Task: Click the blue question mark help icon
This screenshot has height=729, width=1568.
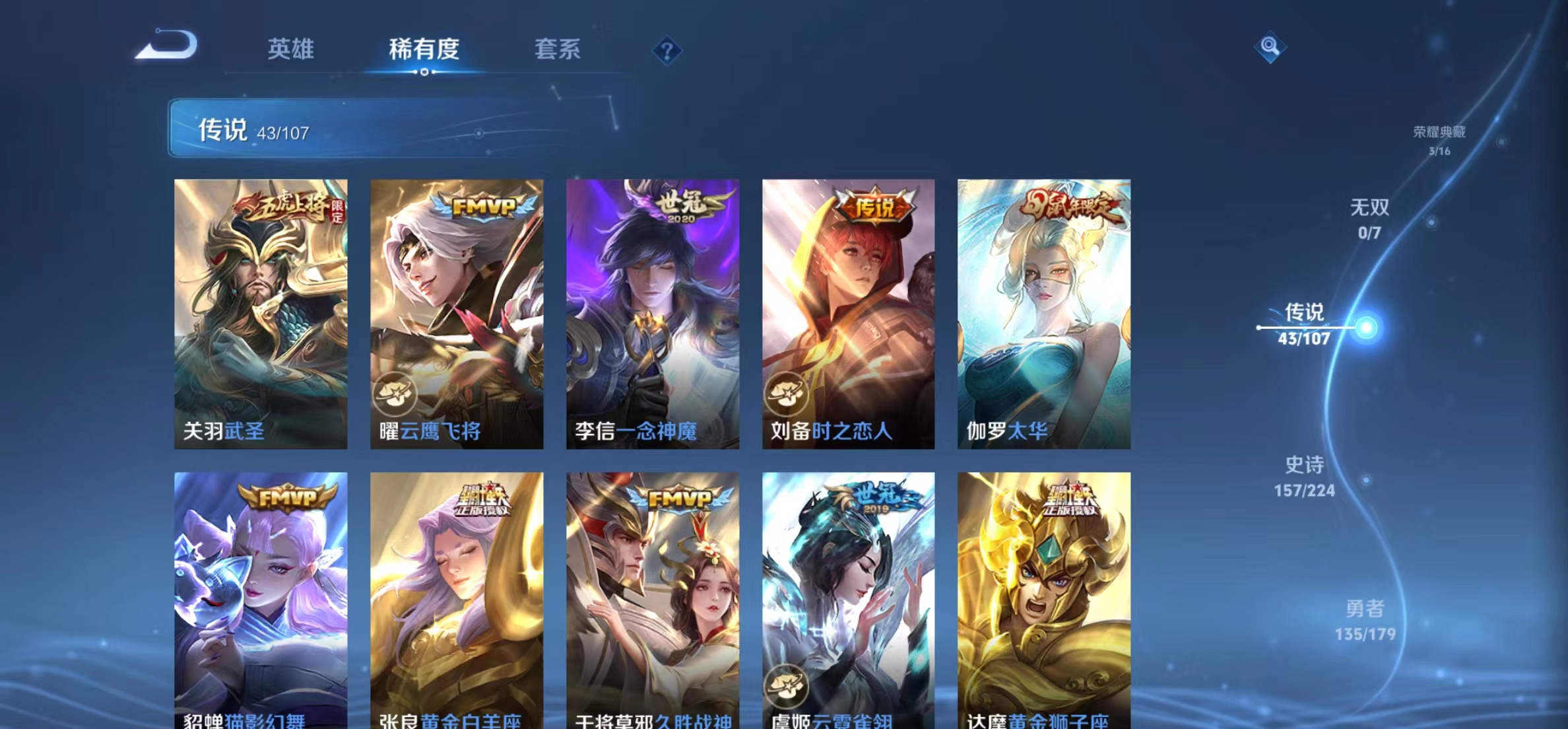Action: click(669, 52)
